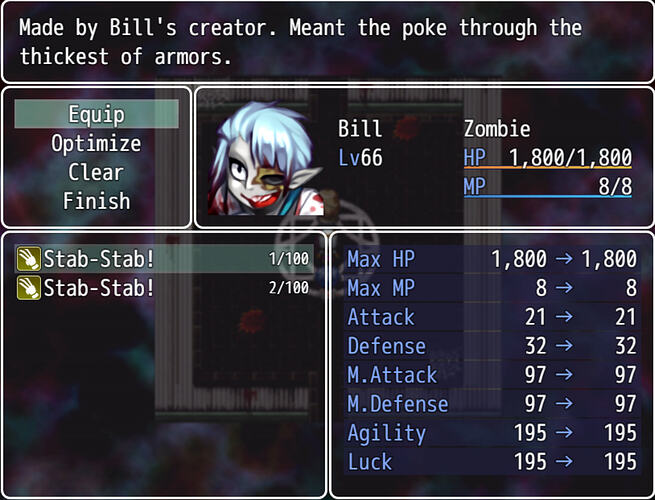
Task: Click the Clear command
Action: 96,172
